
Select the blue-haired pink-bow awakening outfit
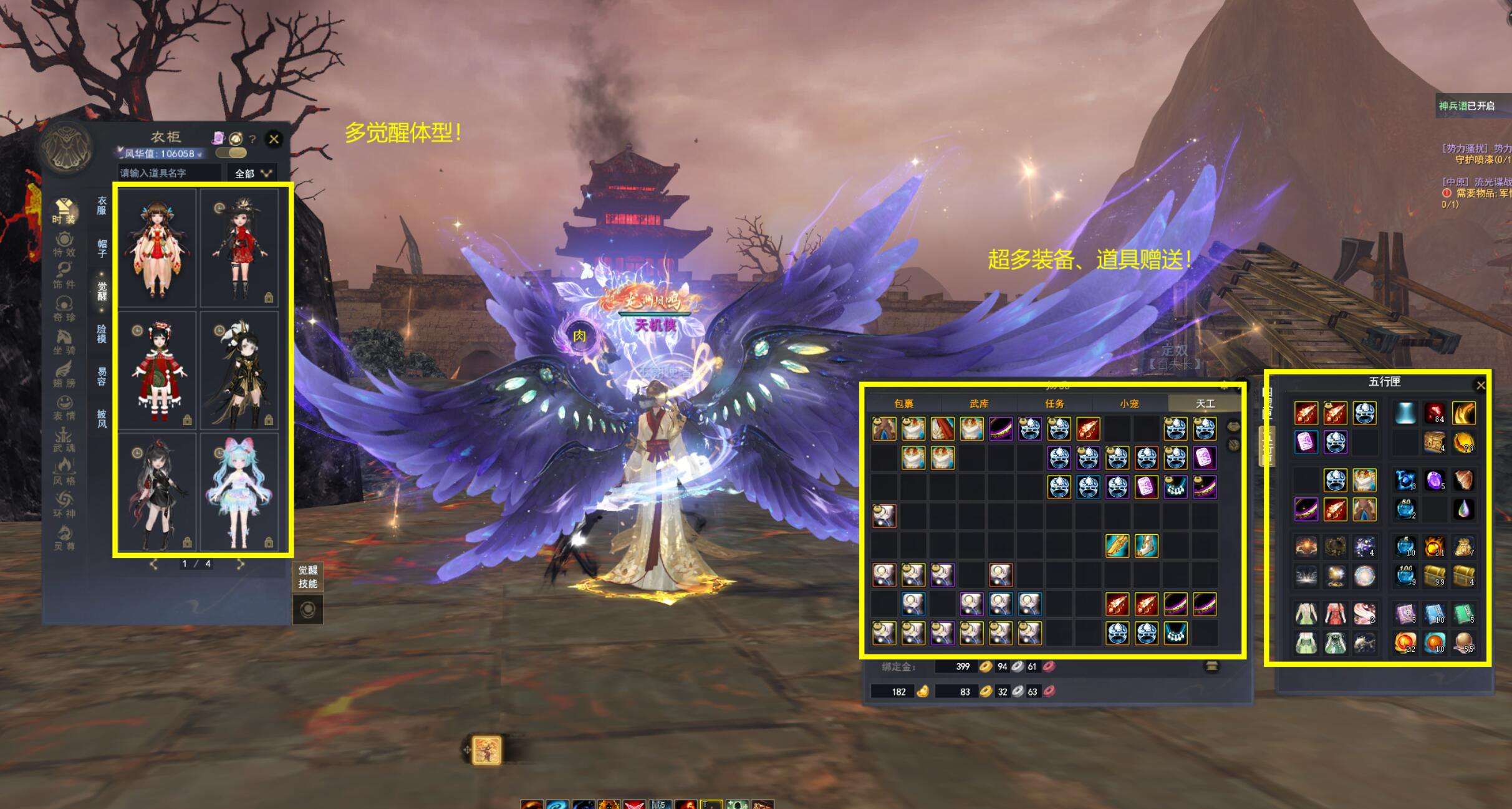tap(239, 492)
